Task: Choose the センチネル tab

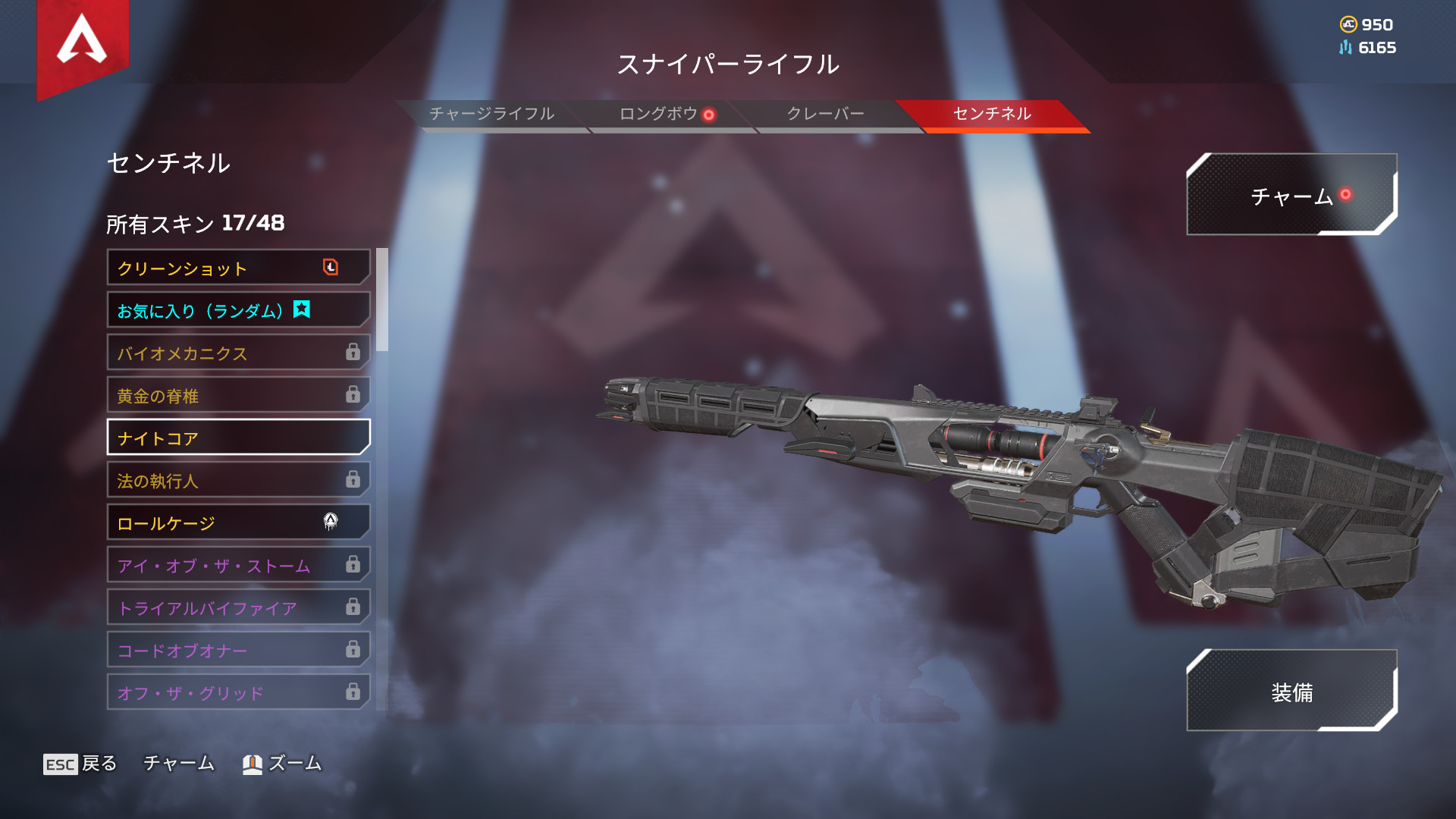Action: 992,115
